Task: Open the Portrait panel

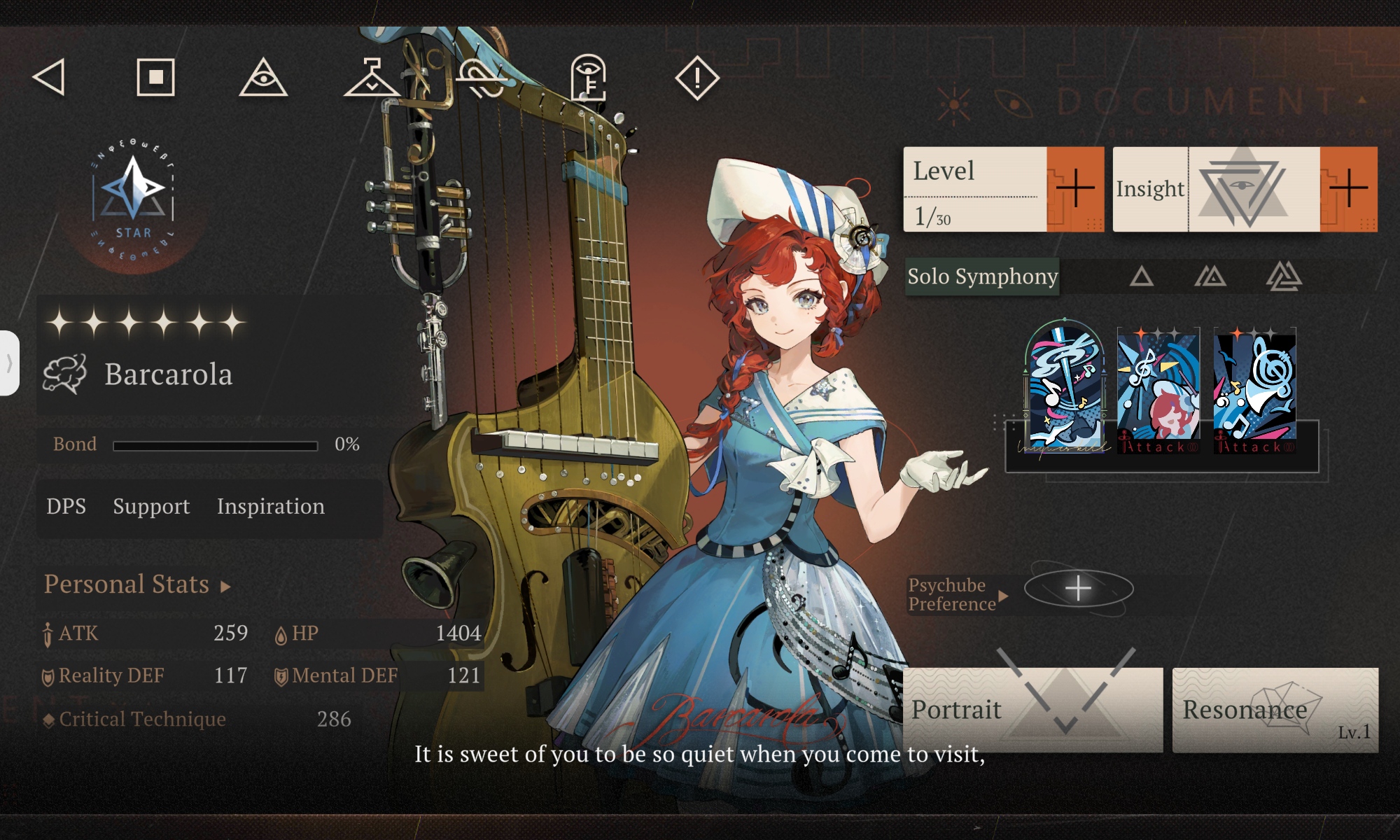Action: tap(1032, 710)
